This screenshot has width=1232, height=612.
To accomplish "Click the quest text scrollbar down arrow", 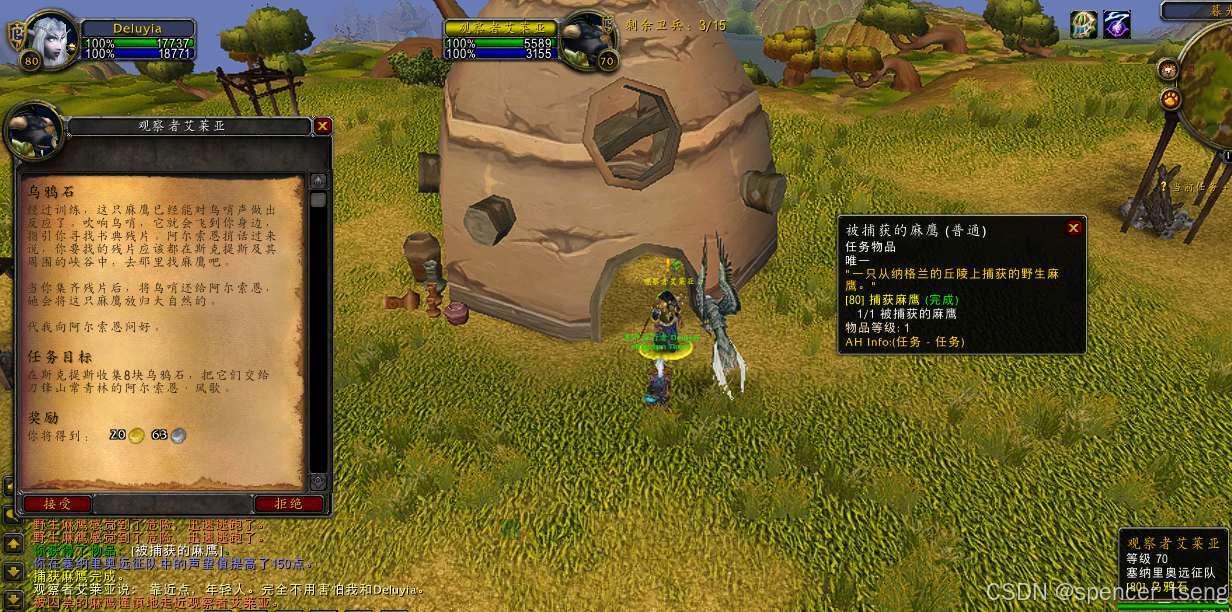I will (318, 482).
